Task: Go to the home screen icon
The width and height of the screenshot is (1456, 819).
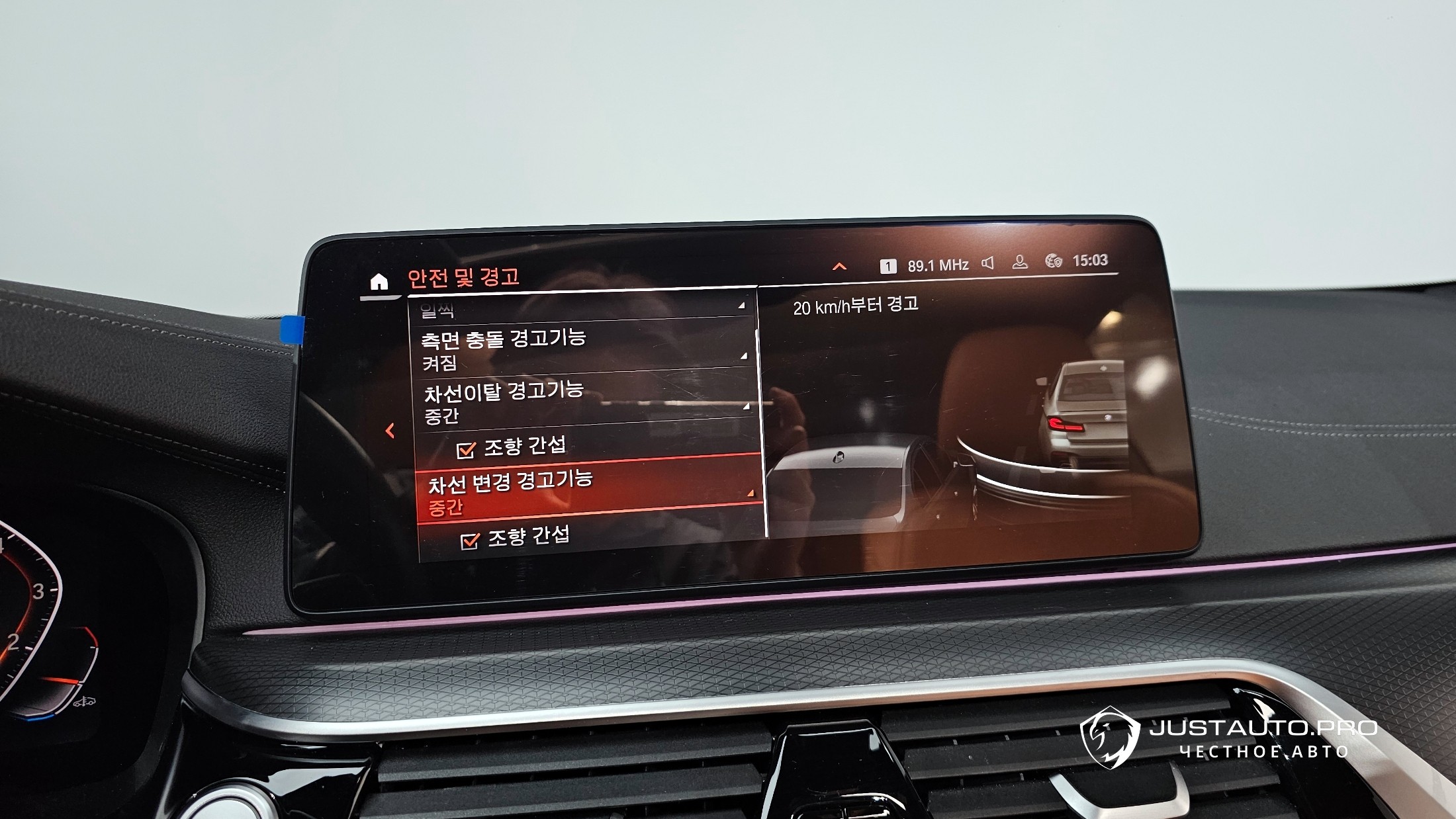Action: click(x=379, y=282)
